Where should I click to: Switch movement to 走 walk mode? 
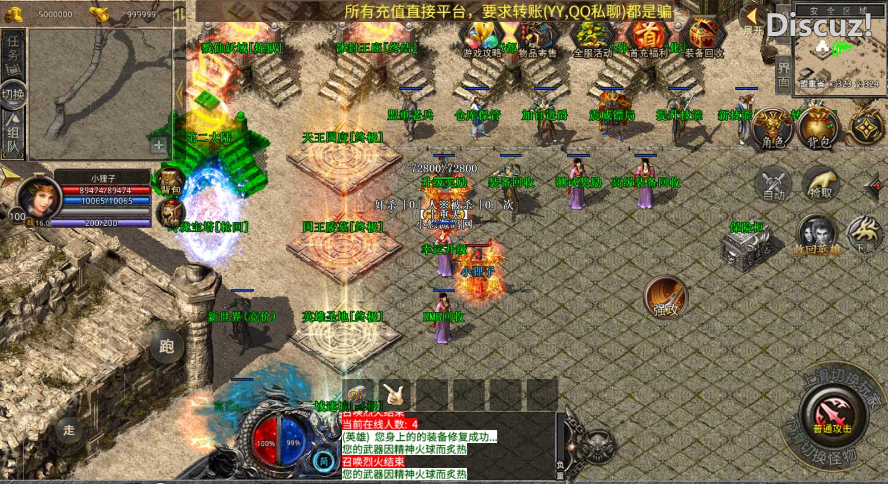(69, 431)
